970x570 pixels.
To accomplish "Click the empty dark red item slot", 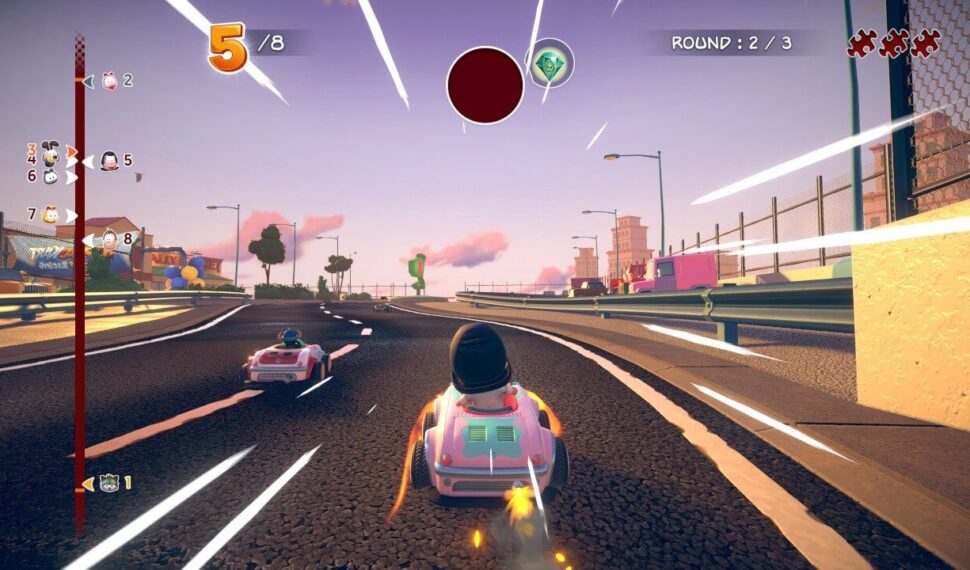I will (485, 85).
